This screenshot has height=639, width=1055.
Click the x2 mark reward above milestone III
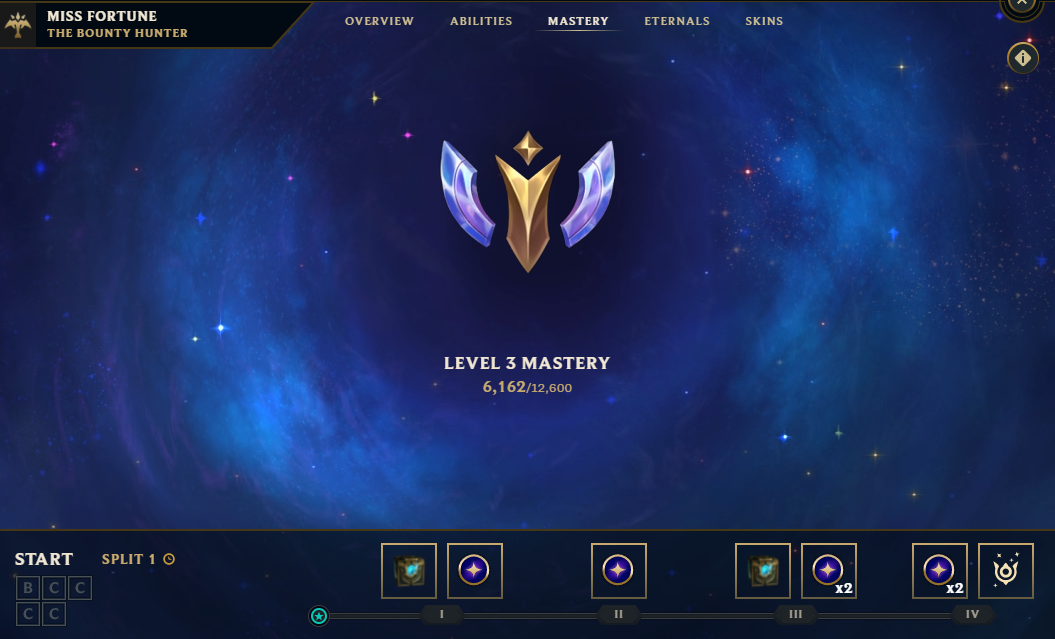(x=829, y=571)
